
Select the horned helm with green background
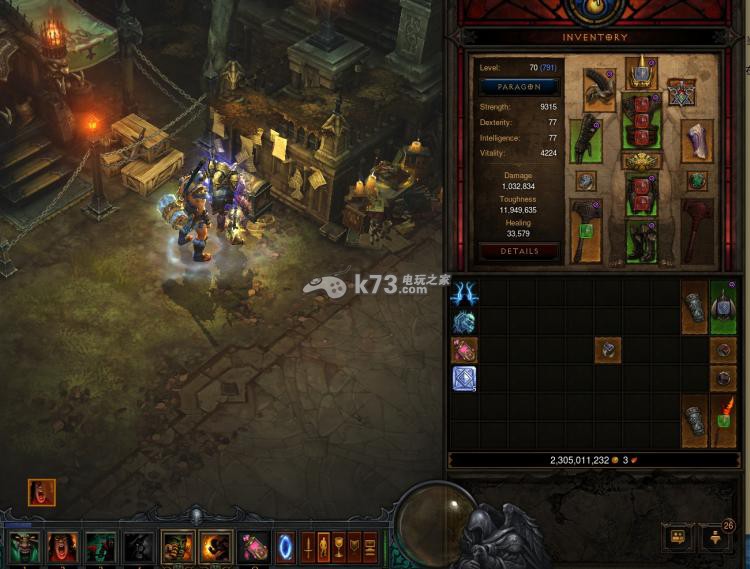pos(723,308)
